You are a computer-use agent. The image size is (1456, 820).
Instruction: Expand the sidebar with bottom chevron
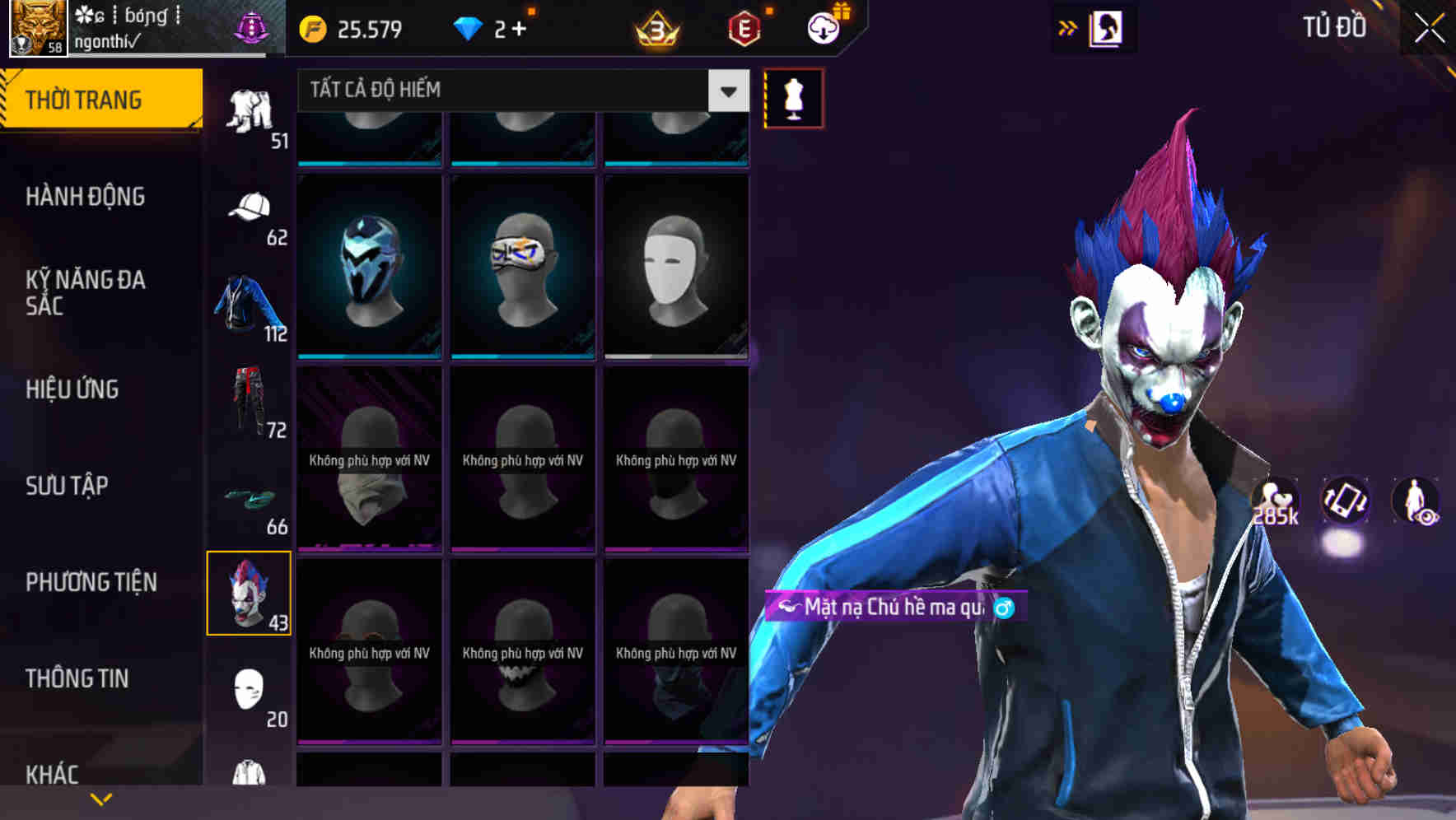tap(101, 799)
